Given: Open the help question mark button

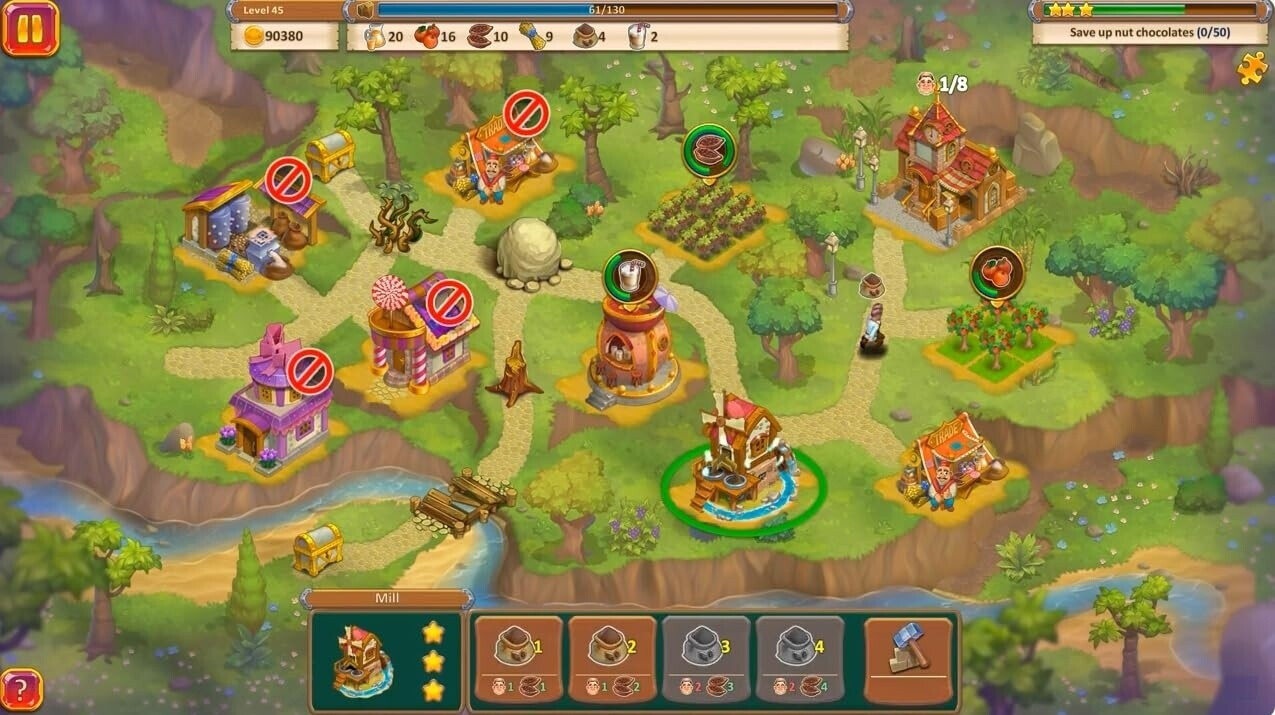Looking at the screenshot, I should (x=22, y=689).
